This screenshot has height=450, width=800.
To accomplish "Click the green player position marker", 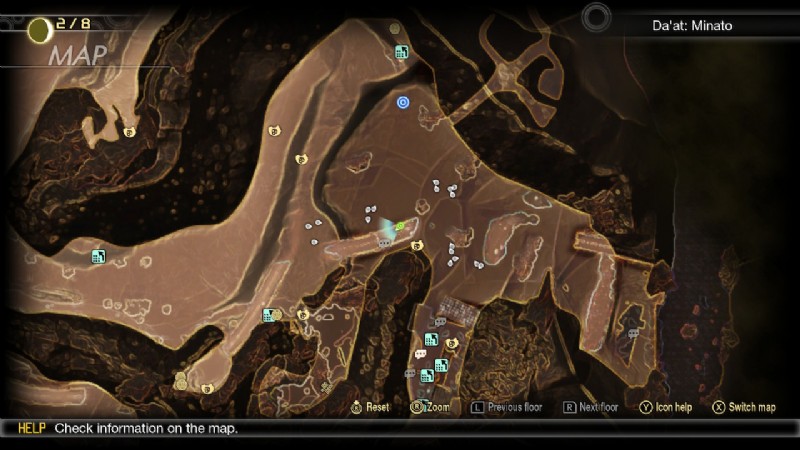I will click(x=401, y=227).
